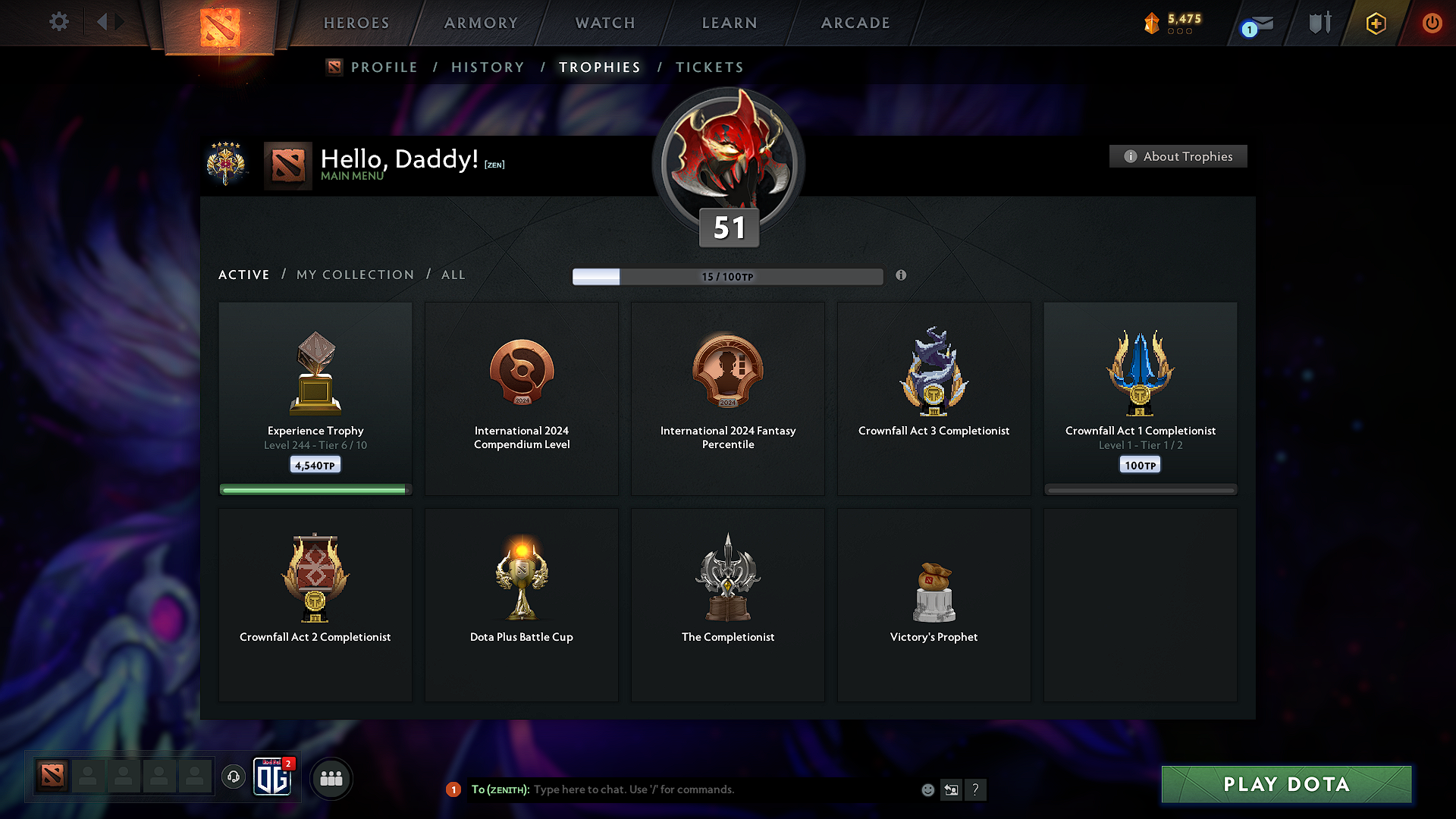Toggle the voice chat headset

(233, 778)
